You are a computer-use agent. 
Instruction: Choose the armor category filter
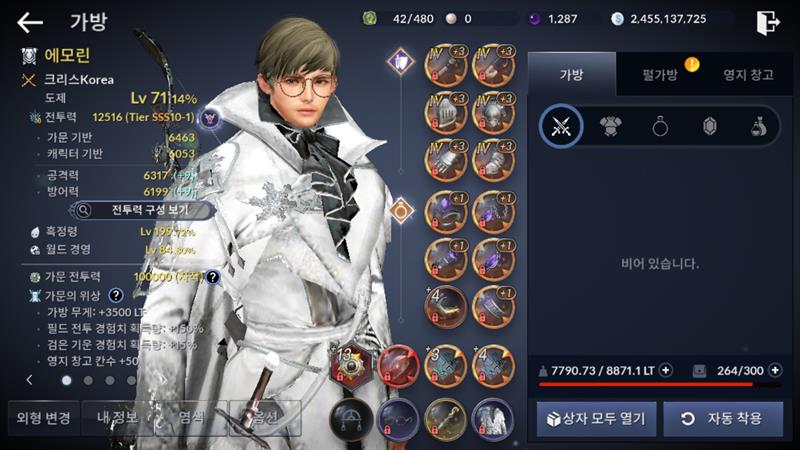point(610,126)
